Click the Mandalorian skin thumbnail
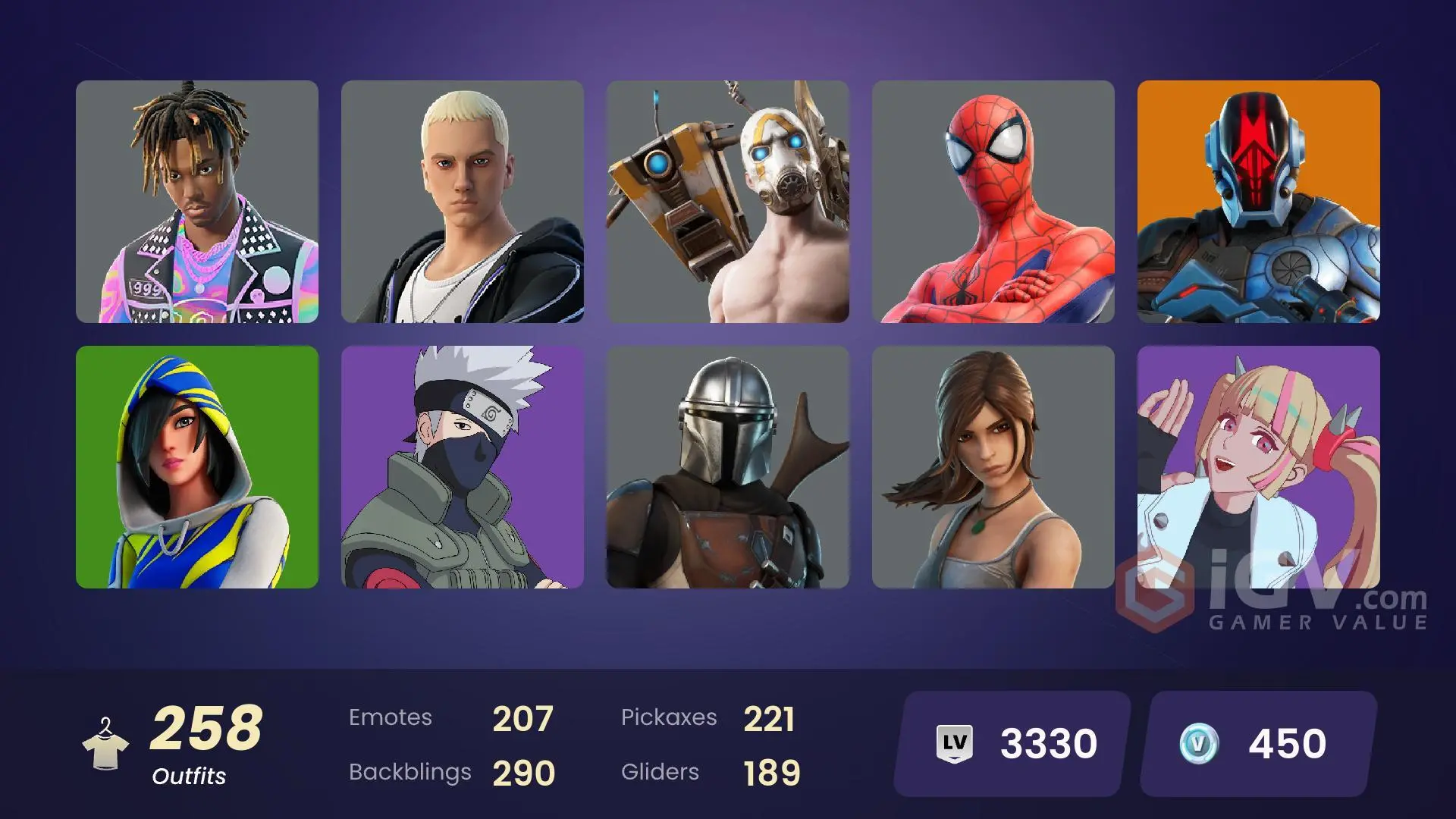The image size is (1456, 819). tap(728, 466)
